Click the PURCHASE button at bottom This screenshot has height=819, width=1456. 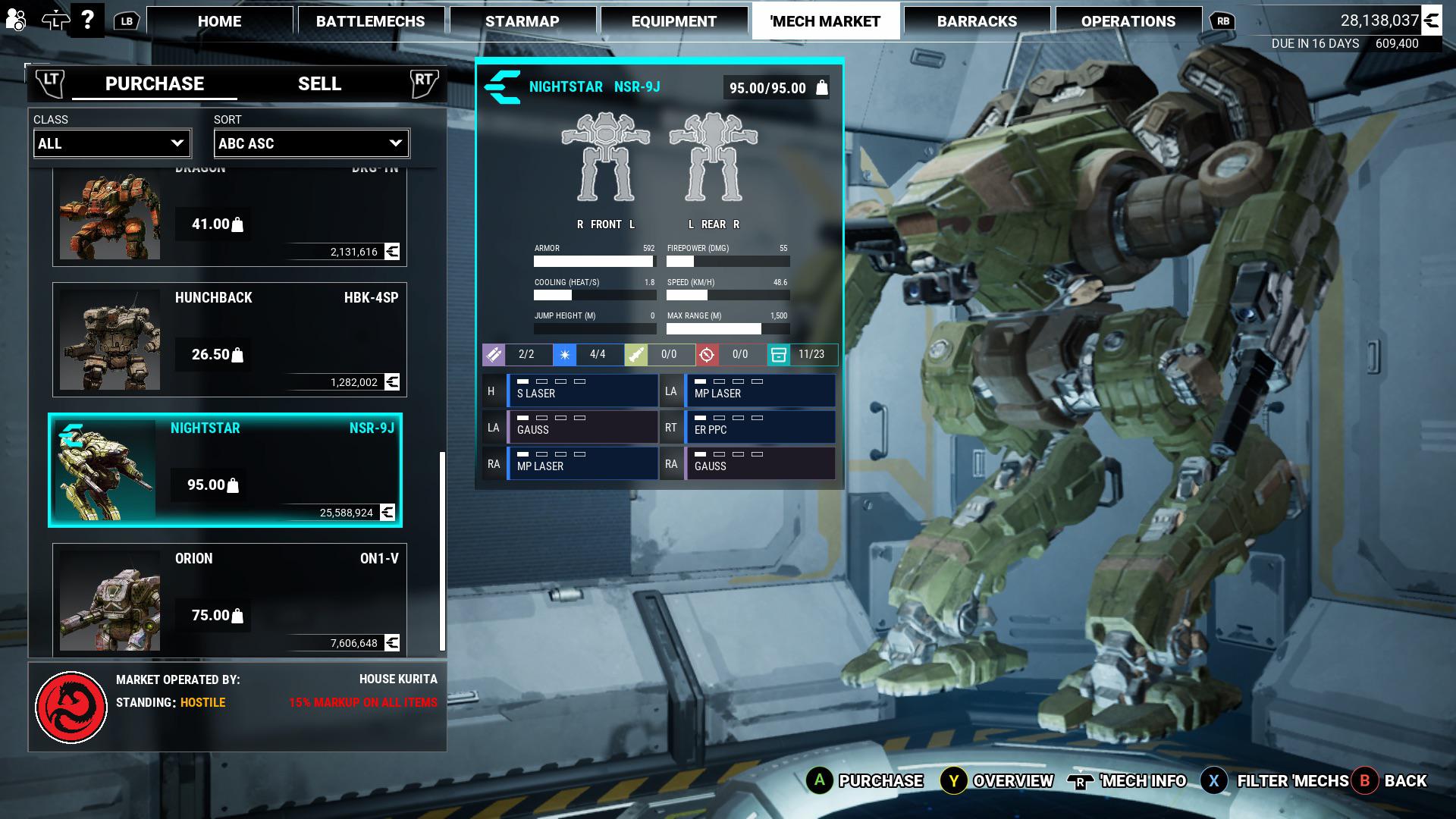tap(879, 780)
